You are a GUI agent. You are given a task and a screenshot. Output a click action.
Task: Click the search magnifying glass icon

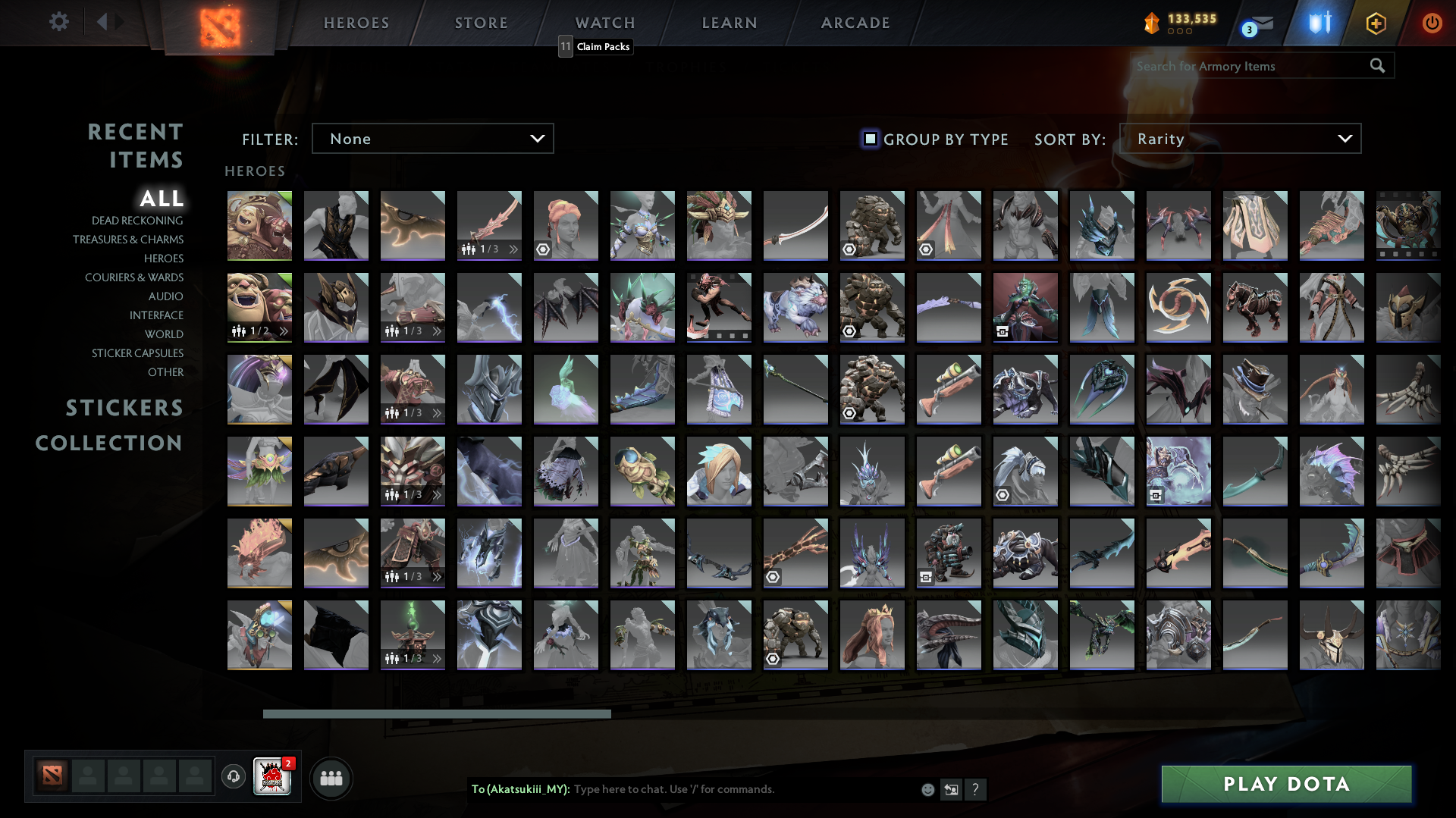point(1378,66)
